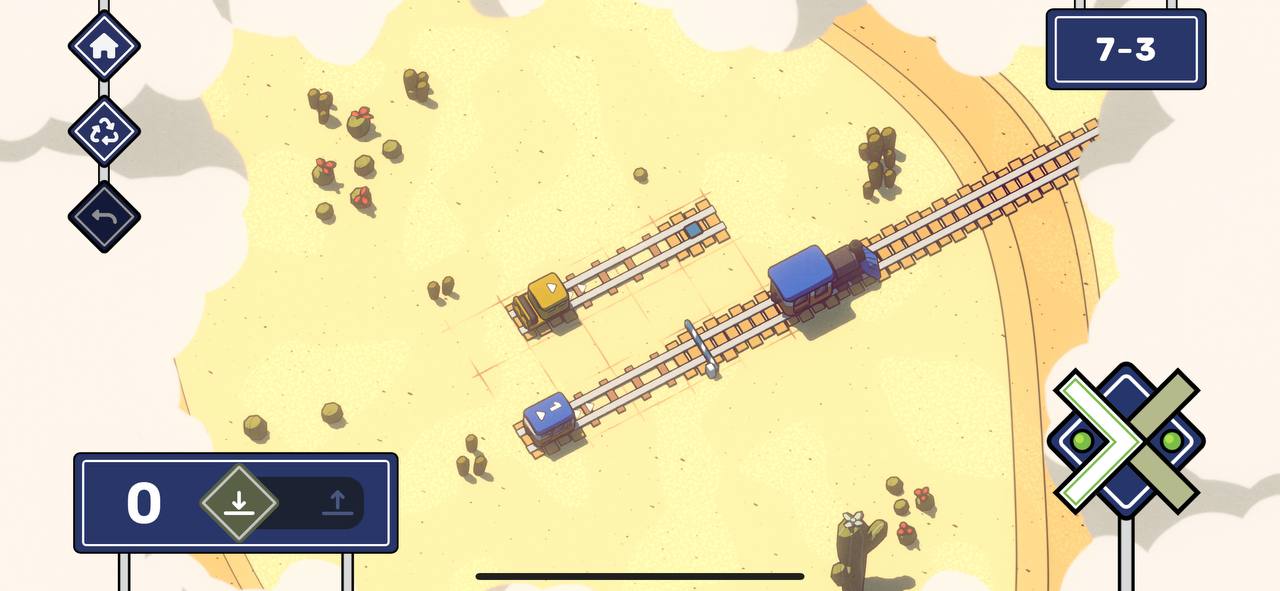Switch to the upward arrow mode

pyautogui.click(x=337, y=502)
